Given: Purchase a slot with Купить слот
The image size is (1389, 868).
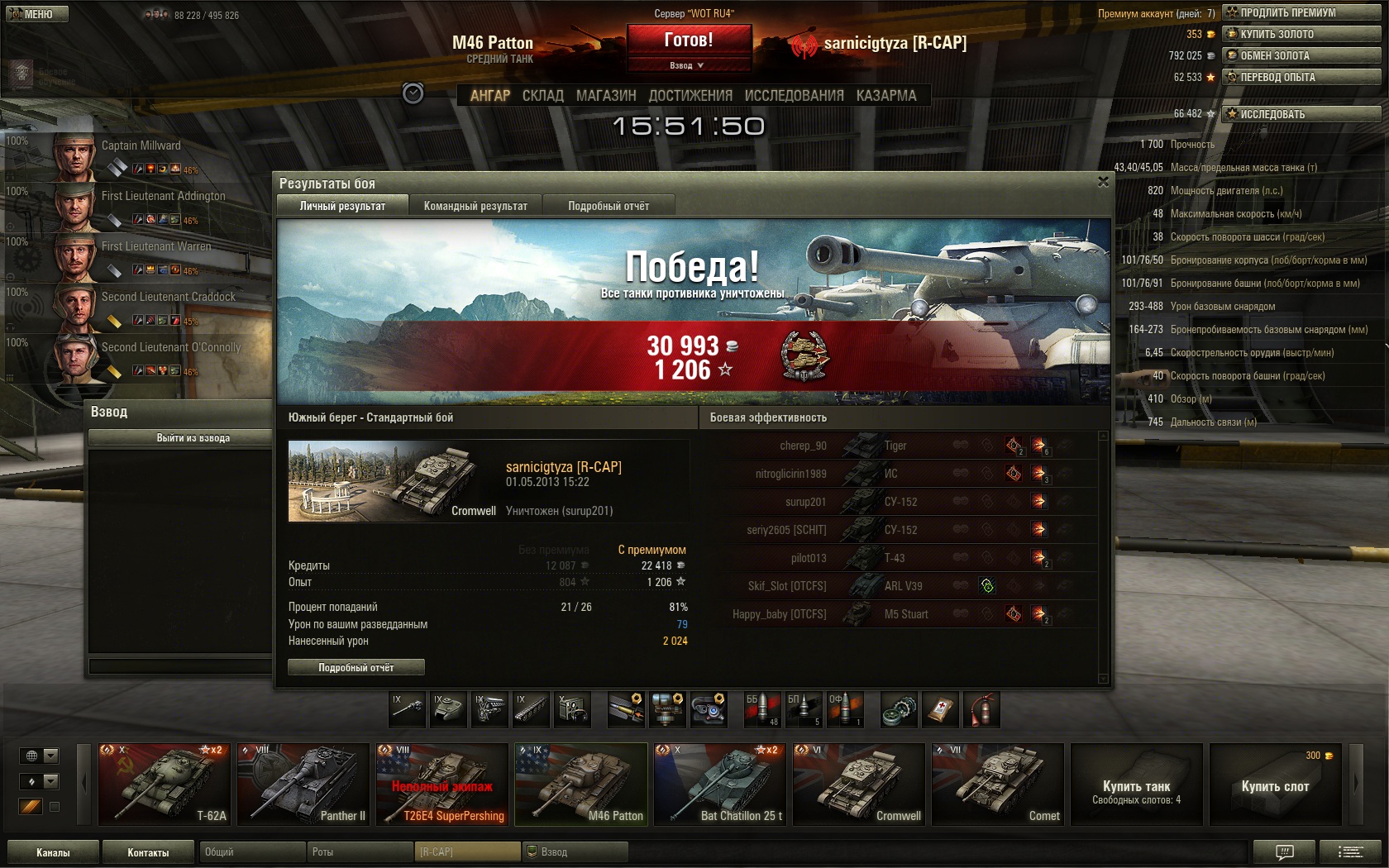Looking at the screenshot, I should click(1275, 784).
